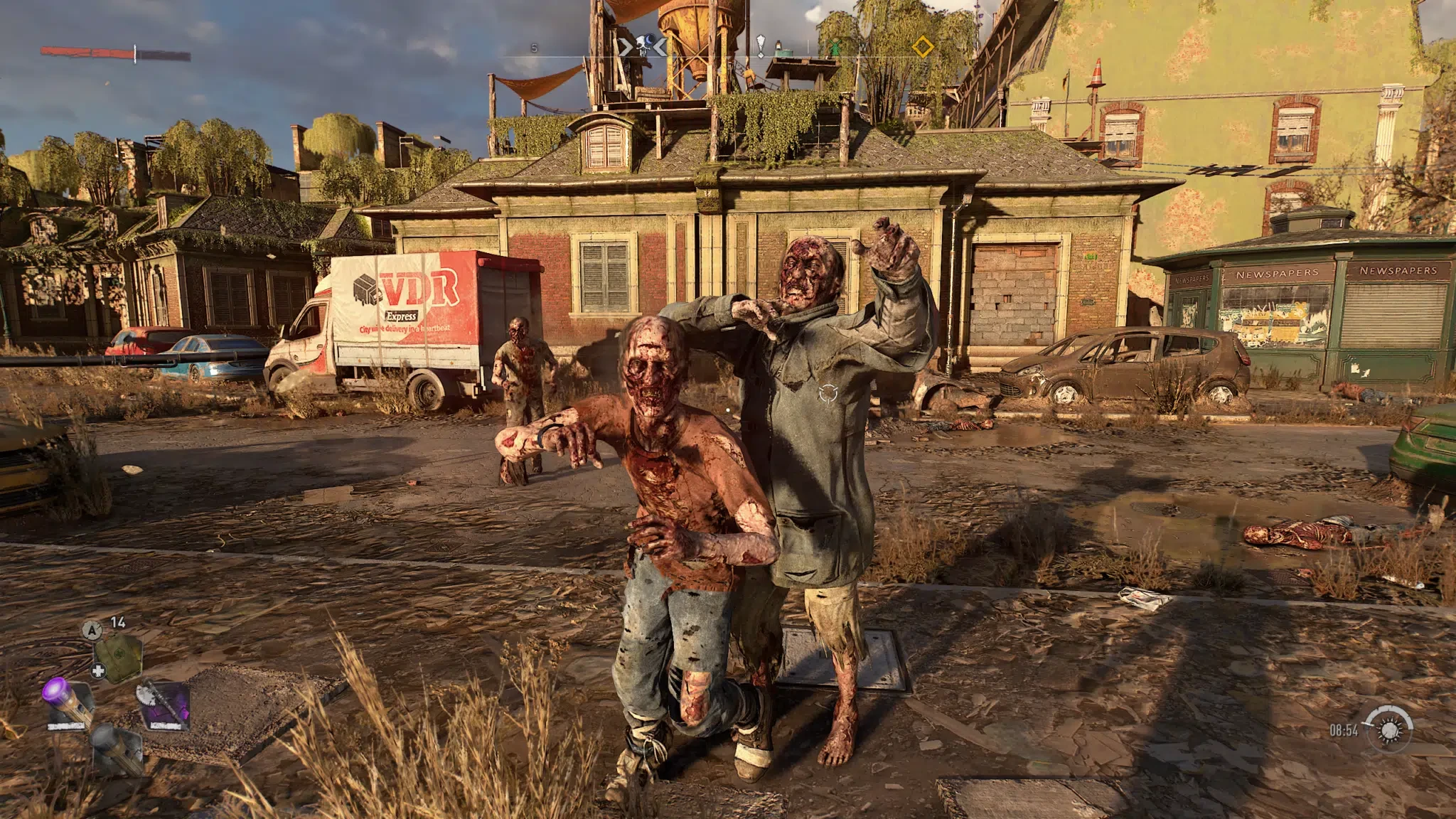
Task: Expand the yellow diamond waypoint marker
Action: coord(922,45)
